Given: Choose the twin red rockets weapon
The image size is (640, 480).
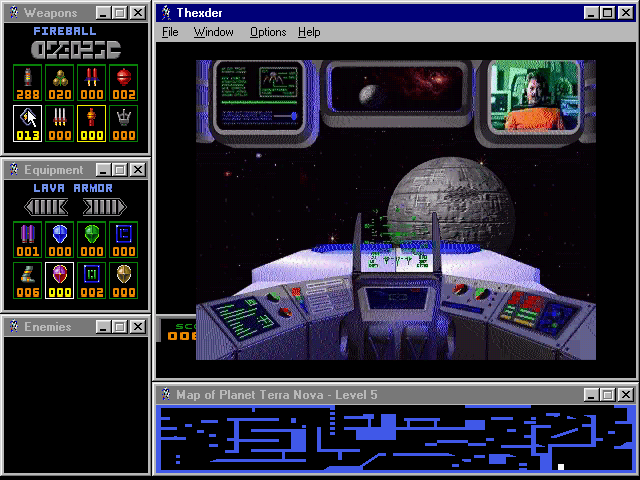Looking at the screenshot, I should tap(90, 83).
